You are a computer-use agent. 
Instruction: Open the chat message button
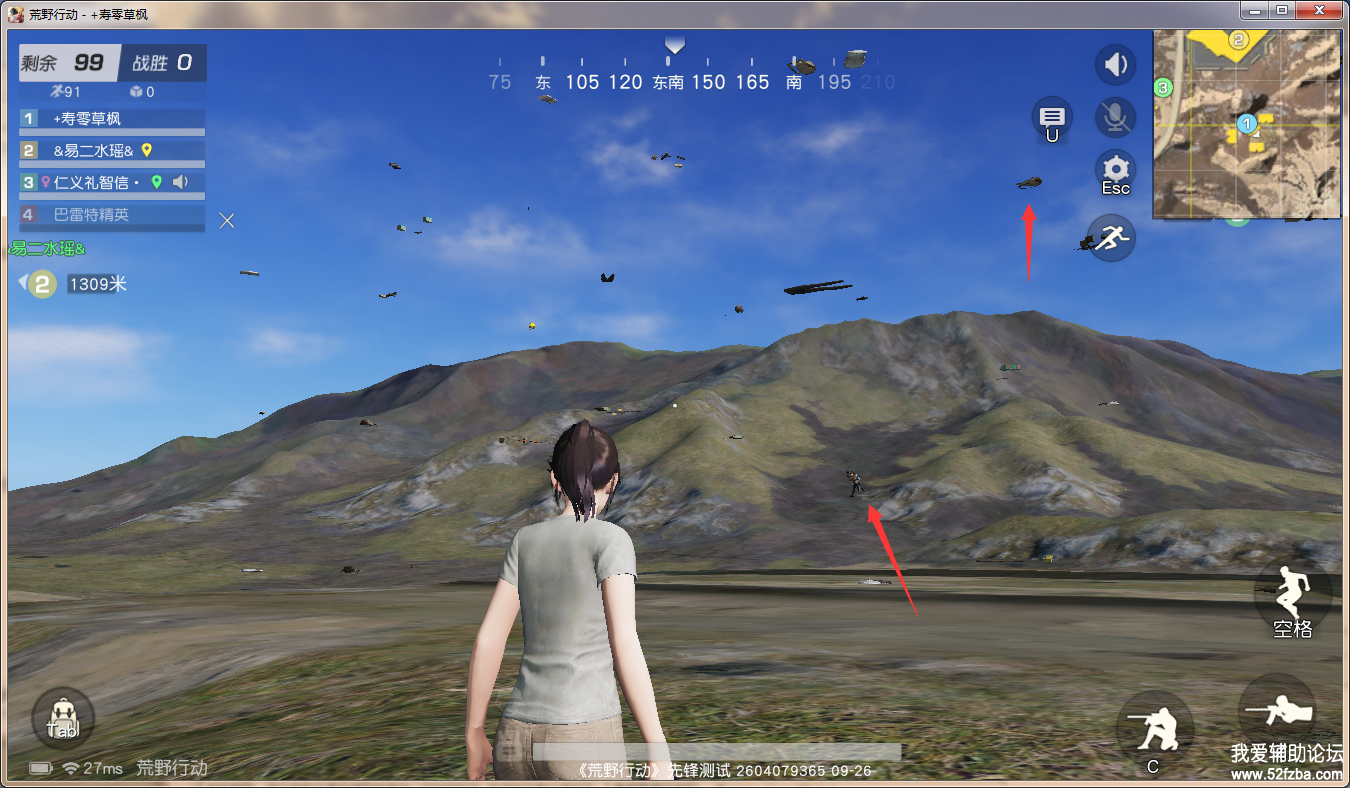1052,117
